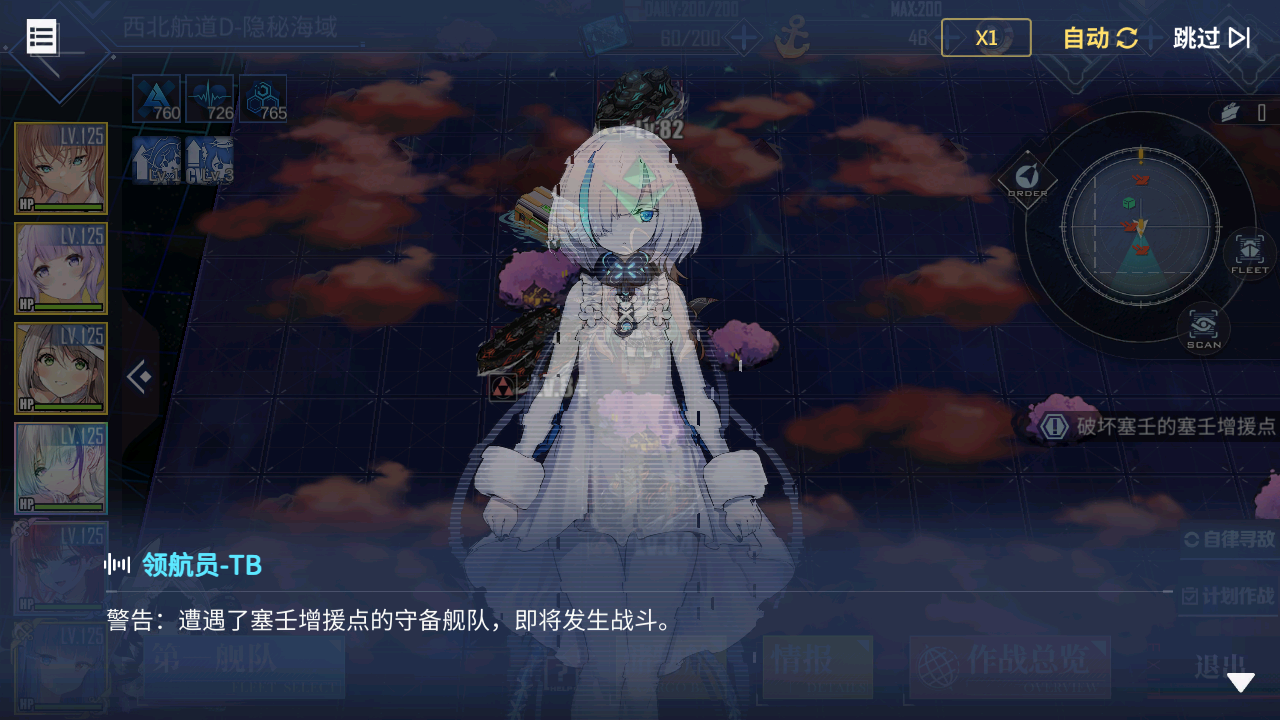
Task: Select the purple-haired LV.125 ship portrait
Action: [x=61, y=268]
